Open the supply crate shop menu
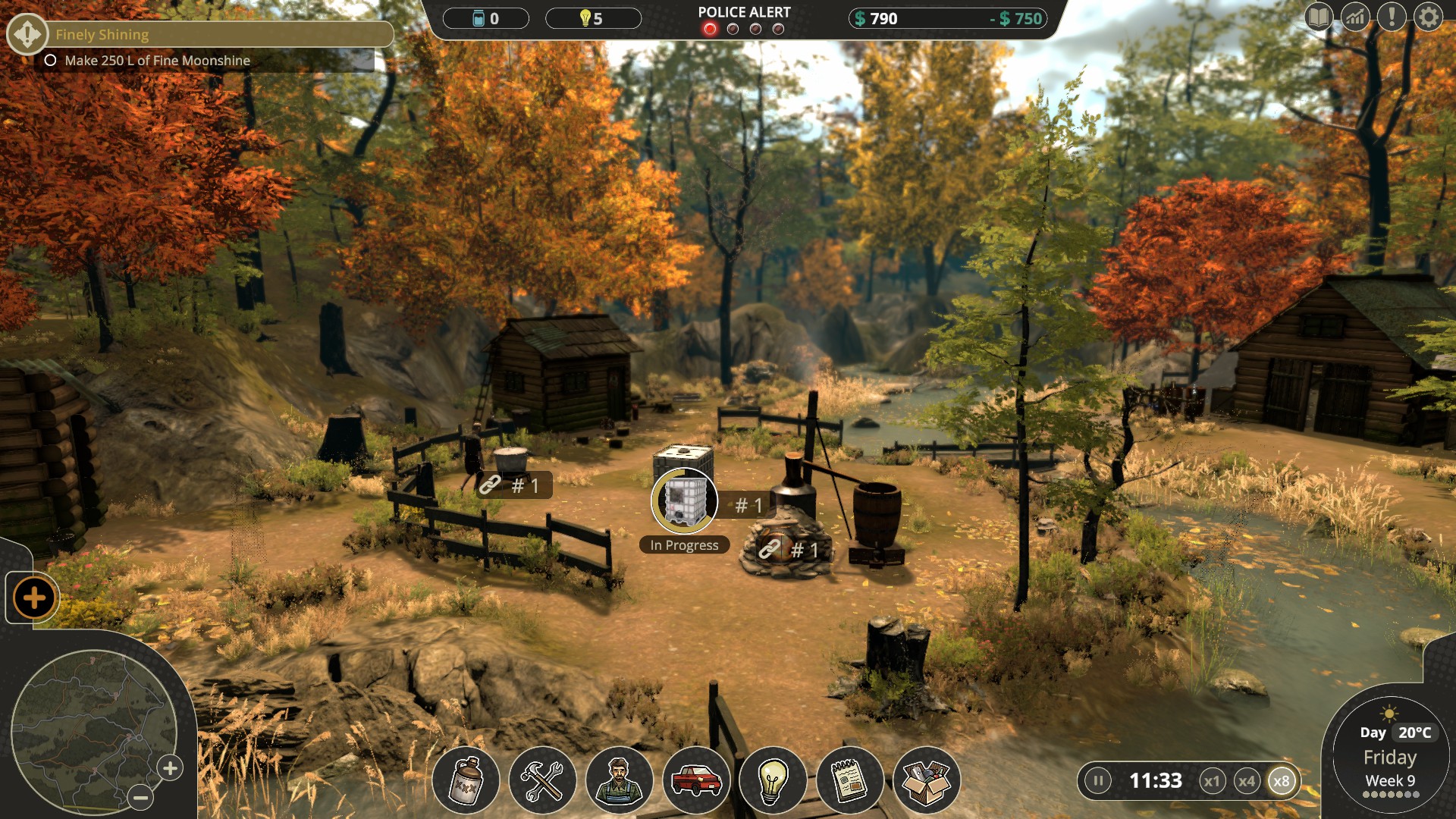Viewport: 1456px width, 819px height. (x=927, y=780)
